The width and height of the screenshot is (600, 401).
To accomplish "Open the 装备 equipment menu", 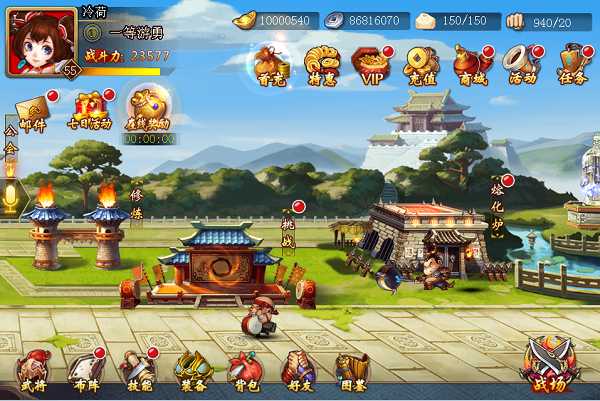I will [192, 371].
